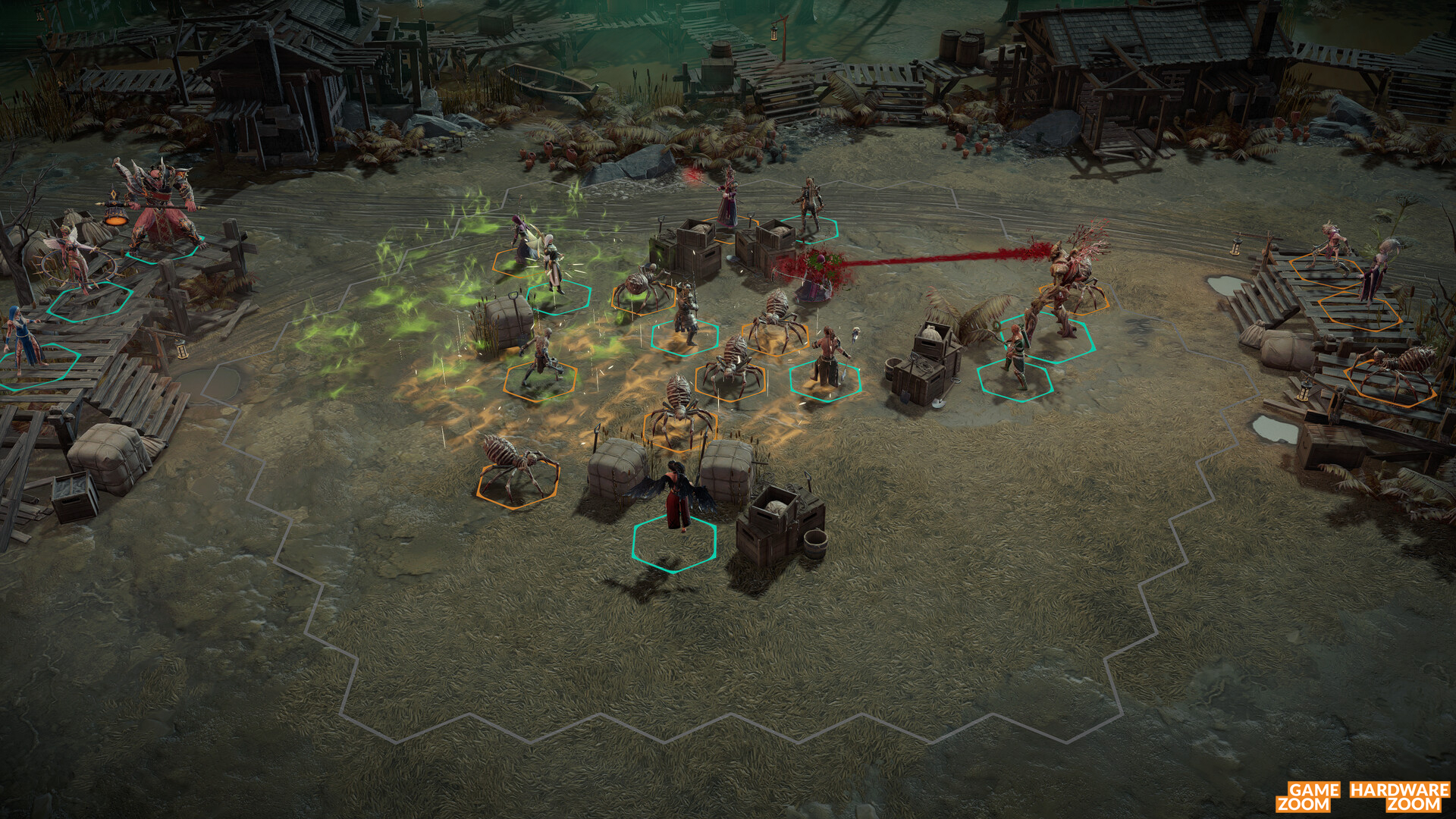Target the spider on the right wooden platform
This screenshot has width=1456, height=819.
[1395, 368]
